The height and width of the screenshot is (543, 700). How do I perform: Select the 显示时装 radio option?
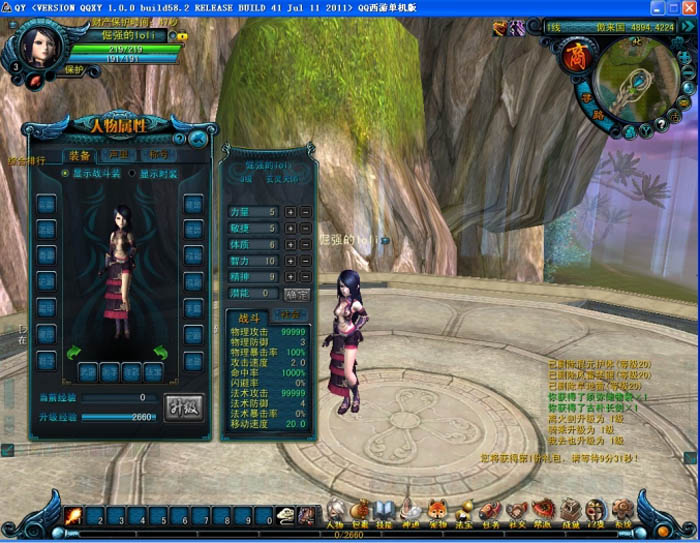coord(131,173)
